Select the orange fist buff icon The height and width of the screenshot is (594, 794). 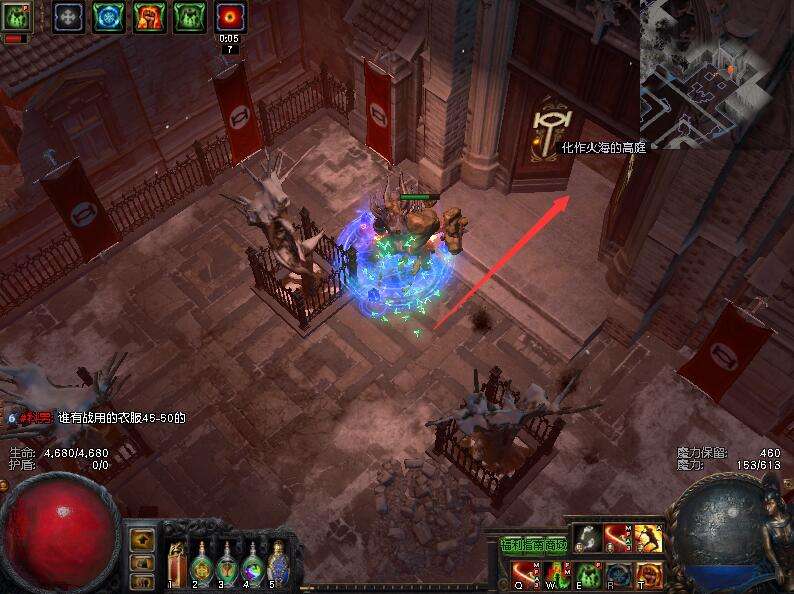(149, 16)
